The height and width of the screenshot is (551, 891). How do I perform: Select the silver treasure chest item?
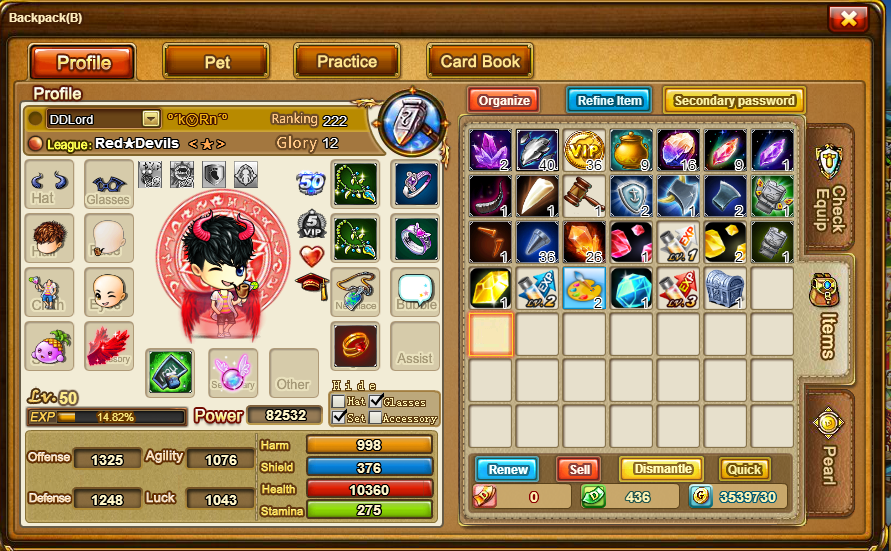(725, 288)
